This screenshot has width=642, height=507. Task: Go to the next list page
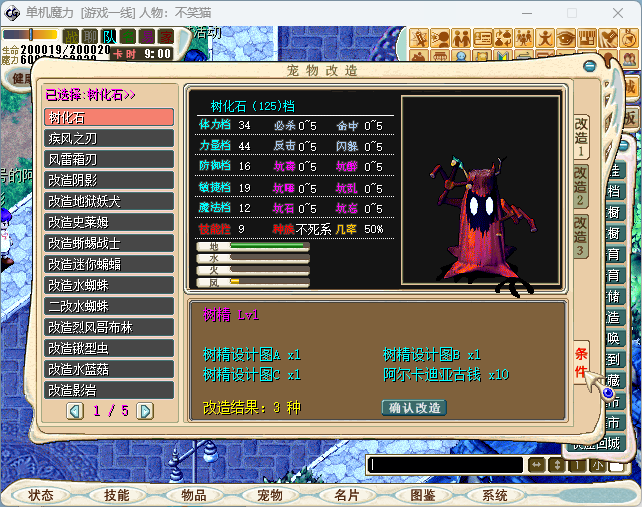click(145, 411)
